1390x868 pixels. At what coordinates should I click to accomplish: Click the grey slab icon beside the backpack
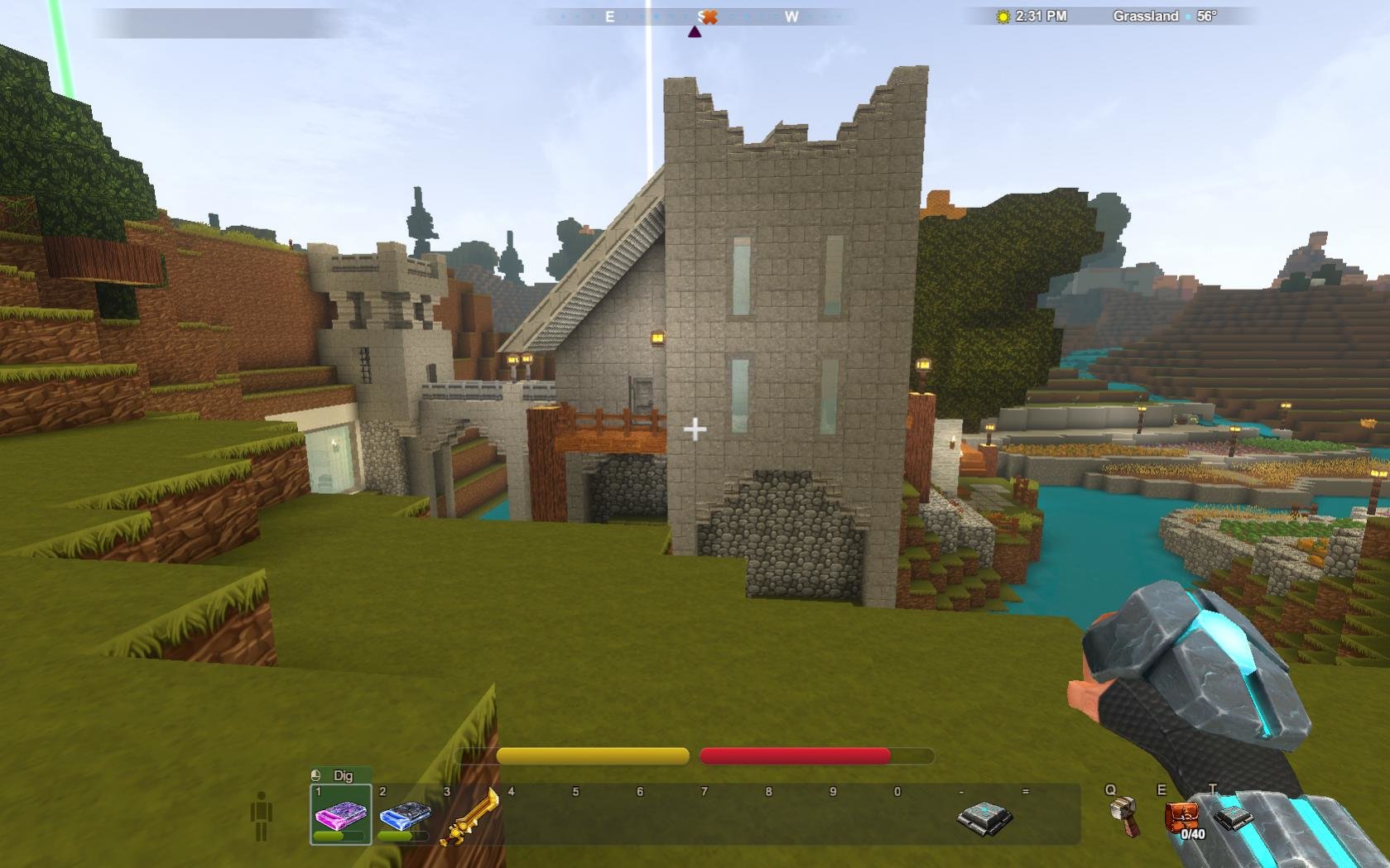[x=1234, y=818]
